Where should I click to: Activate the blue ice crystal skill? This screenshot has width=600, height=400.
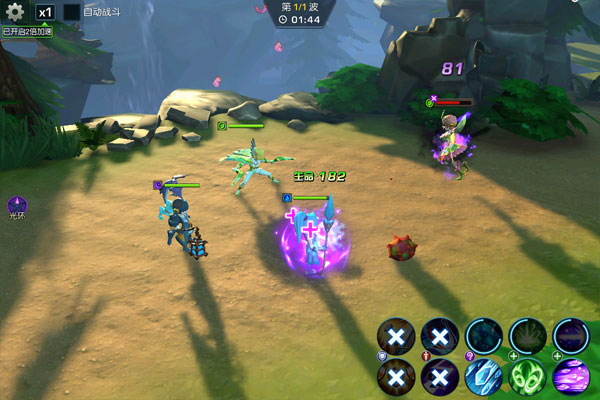pos(483,378)
